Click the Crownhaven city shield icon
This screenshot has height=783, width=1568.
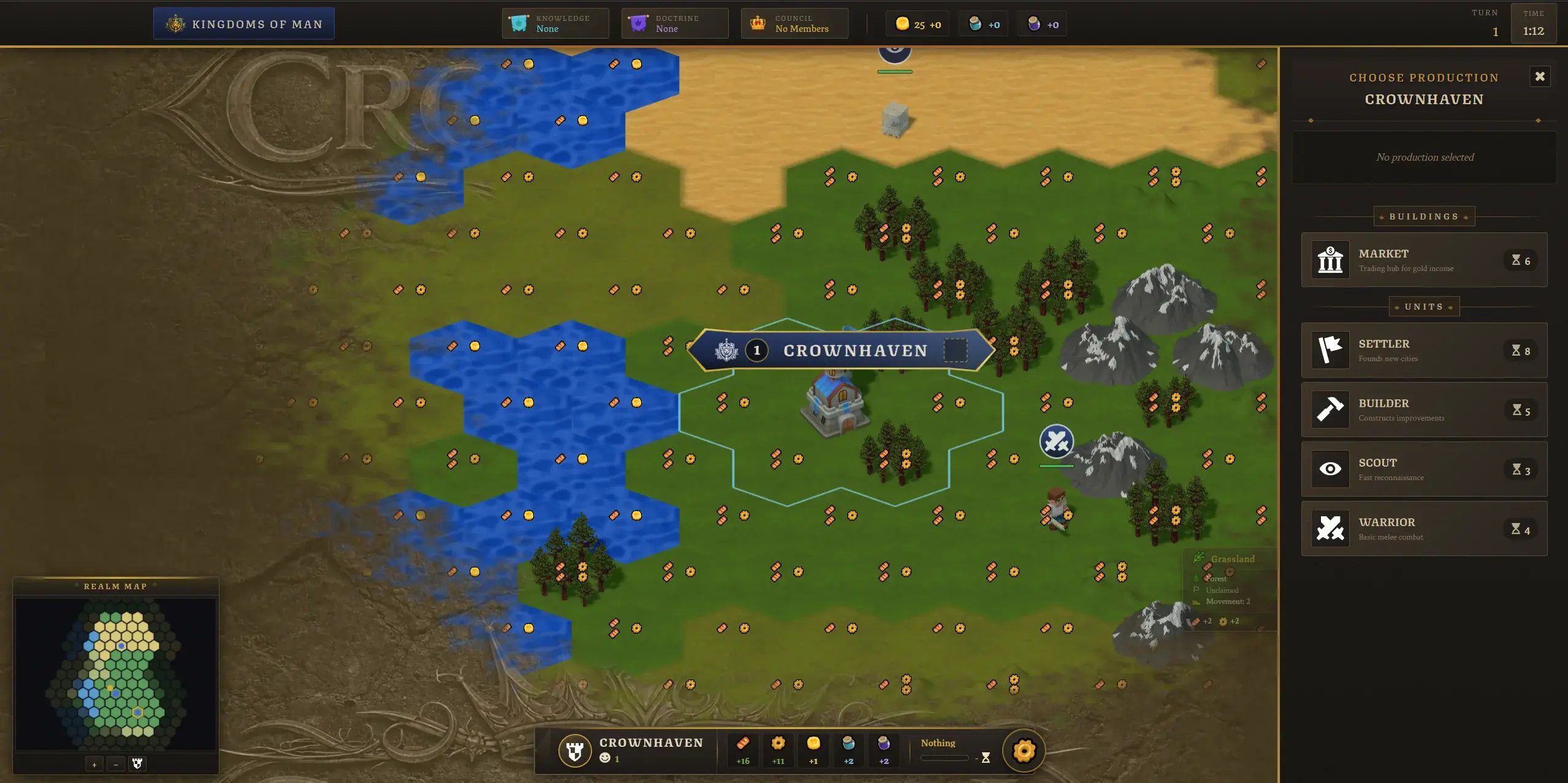pos(574,751)
